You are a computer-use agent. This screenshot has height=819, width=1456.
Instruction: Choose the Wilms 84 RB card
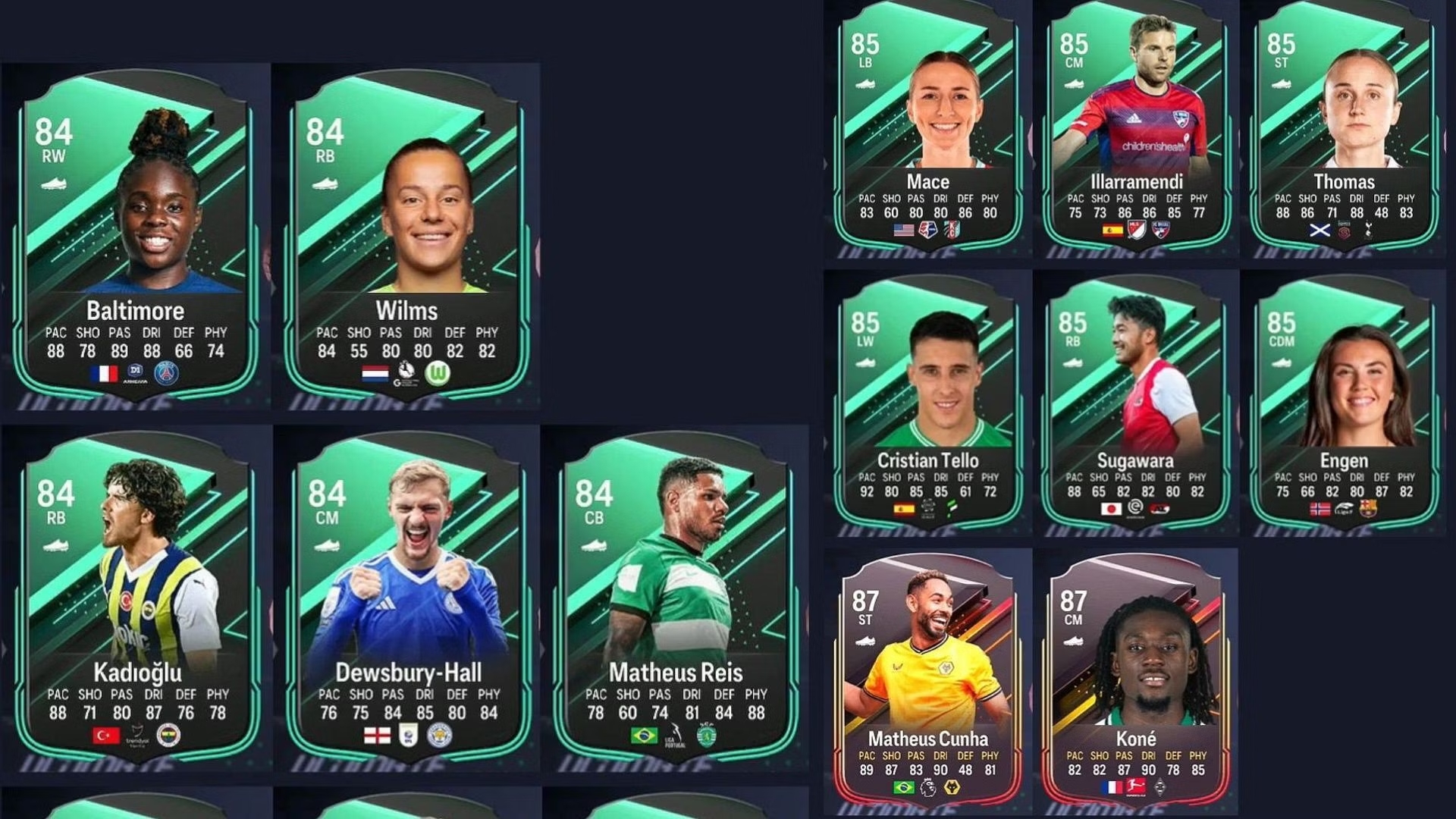point(407,235)
